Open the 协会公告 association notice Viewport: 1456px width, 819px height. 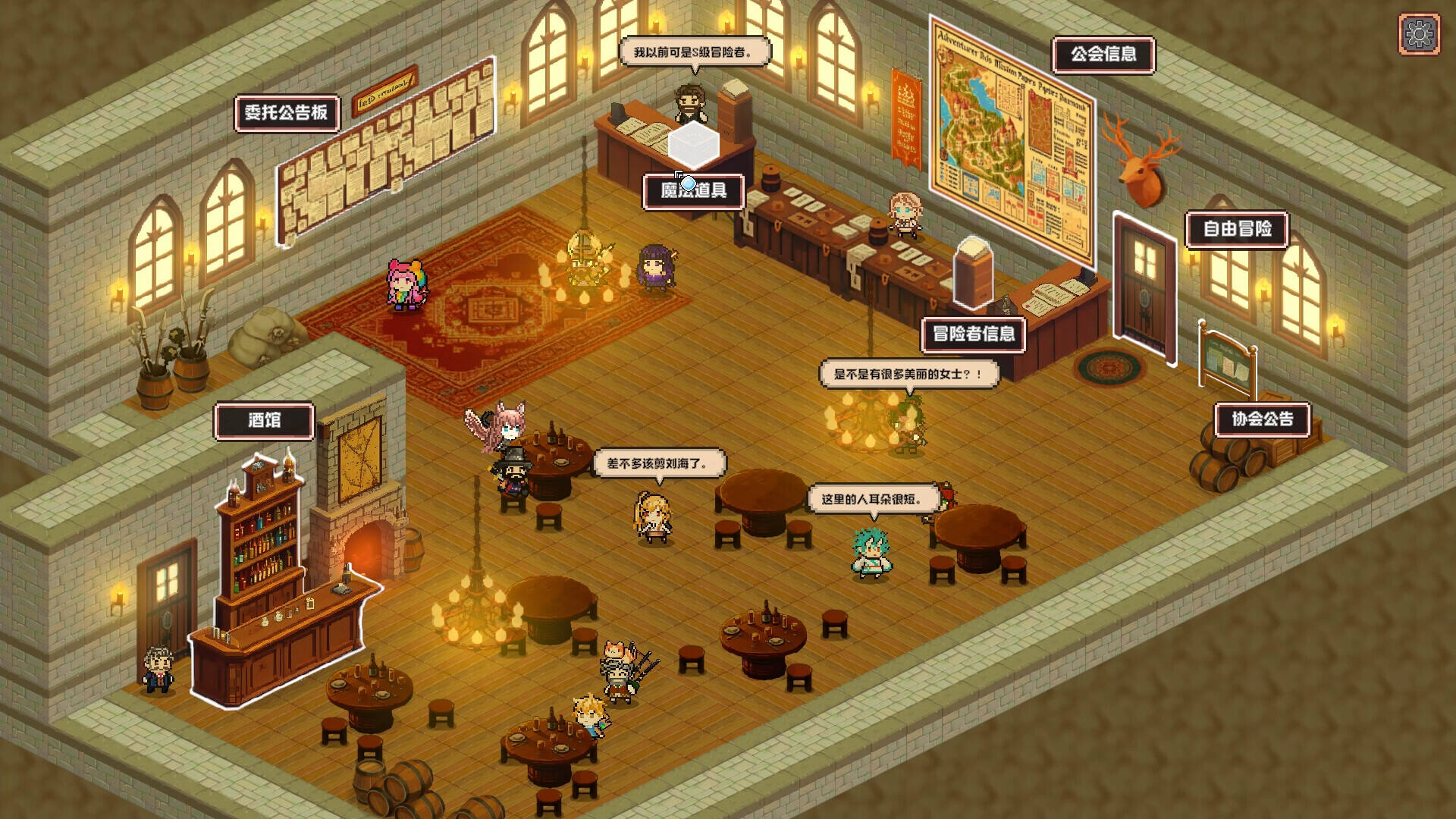1262,419
